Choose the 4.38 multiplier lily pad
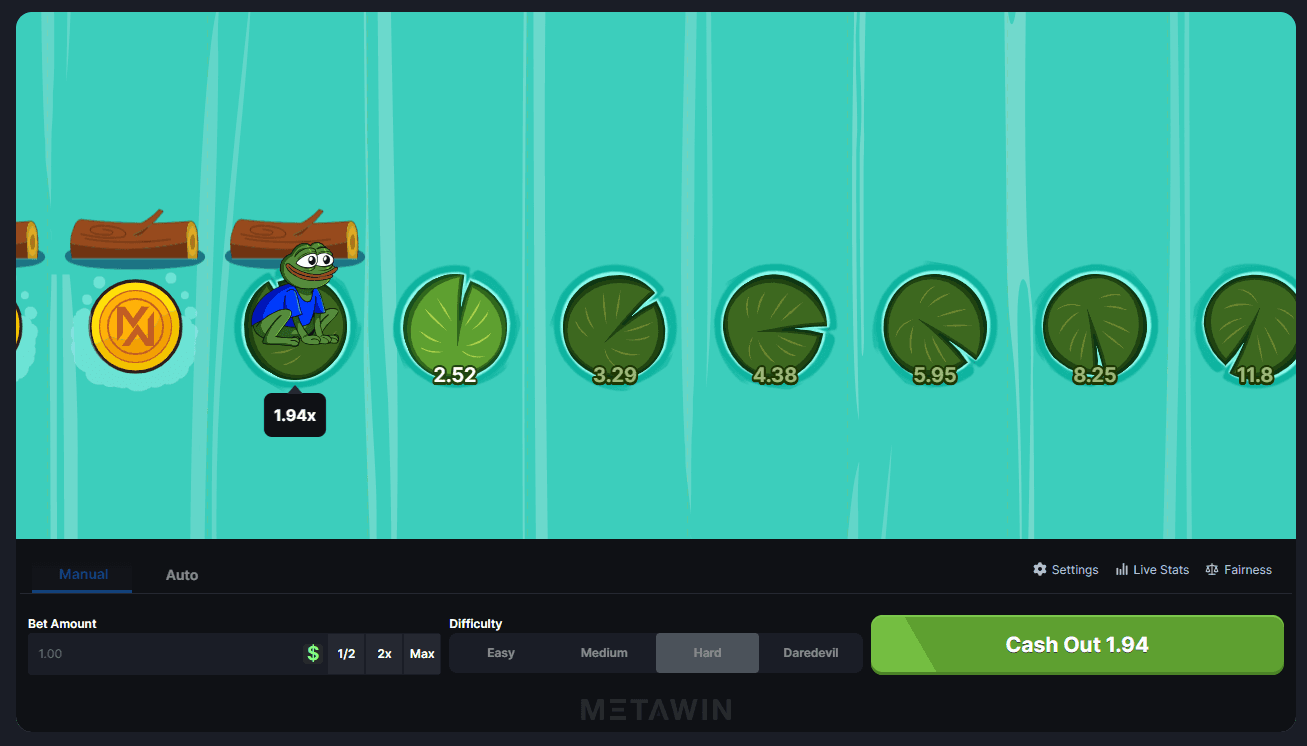Viewport: 1307px width, 746px height. click(775, 327)
